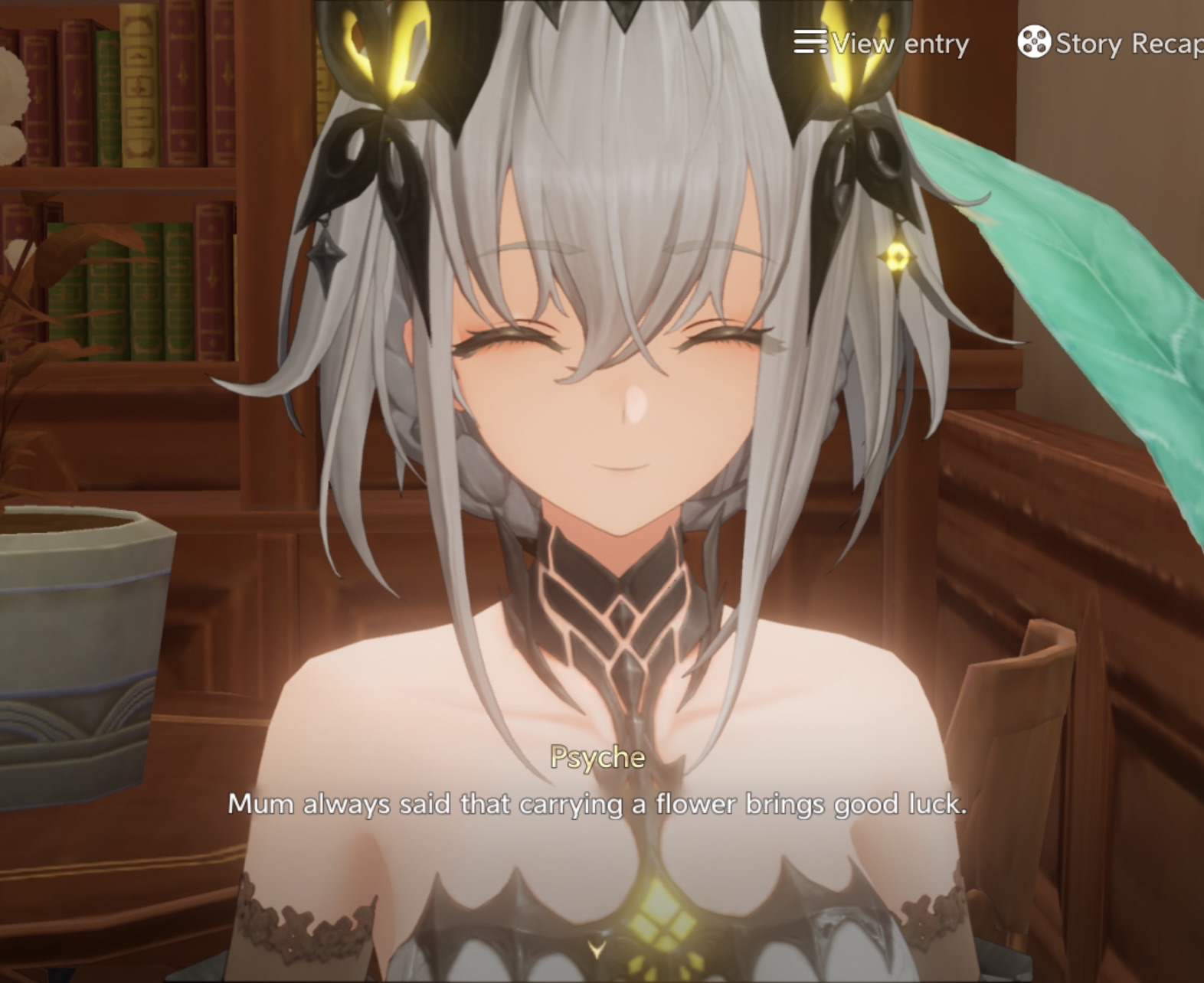Advance dialogue with the continue arrow
The image size is (1204, 983).
[597, 950]
